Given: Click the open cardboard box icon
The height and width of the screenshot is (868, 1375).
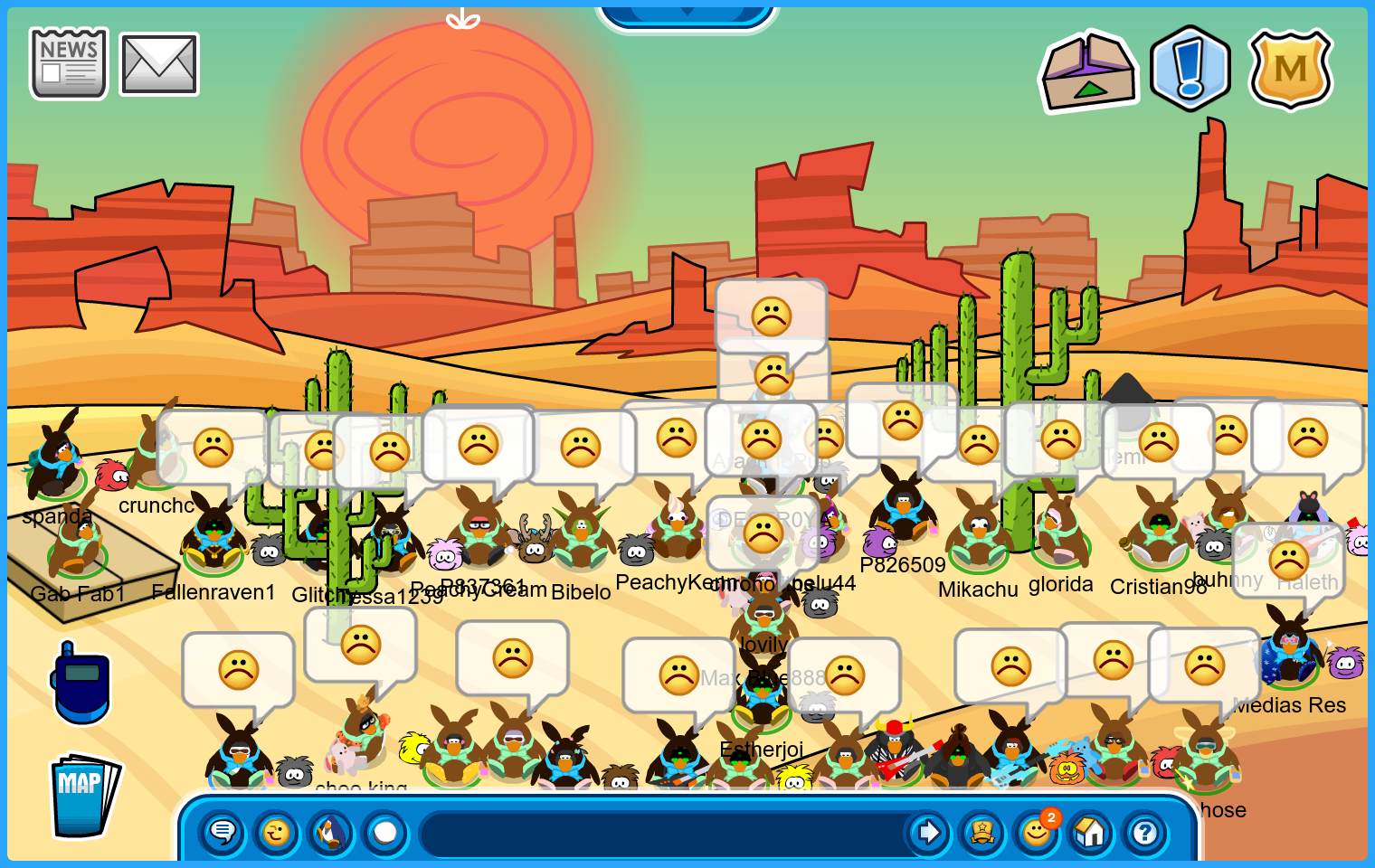Looking at the screenshot, I should coord(1089,72).
